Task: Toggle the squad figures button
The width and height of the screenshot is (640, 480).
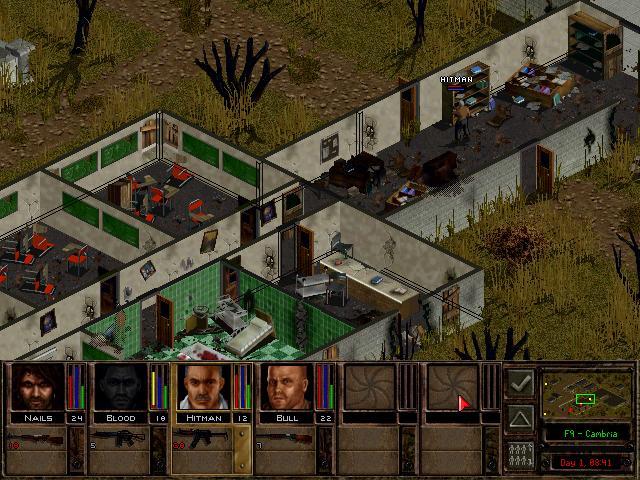Action: pyautogui.click(x=519, y=451)
